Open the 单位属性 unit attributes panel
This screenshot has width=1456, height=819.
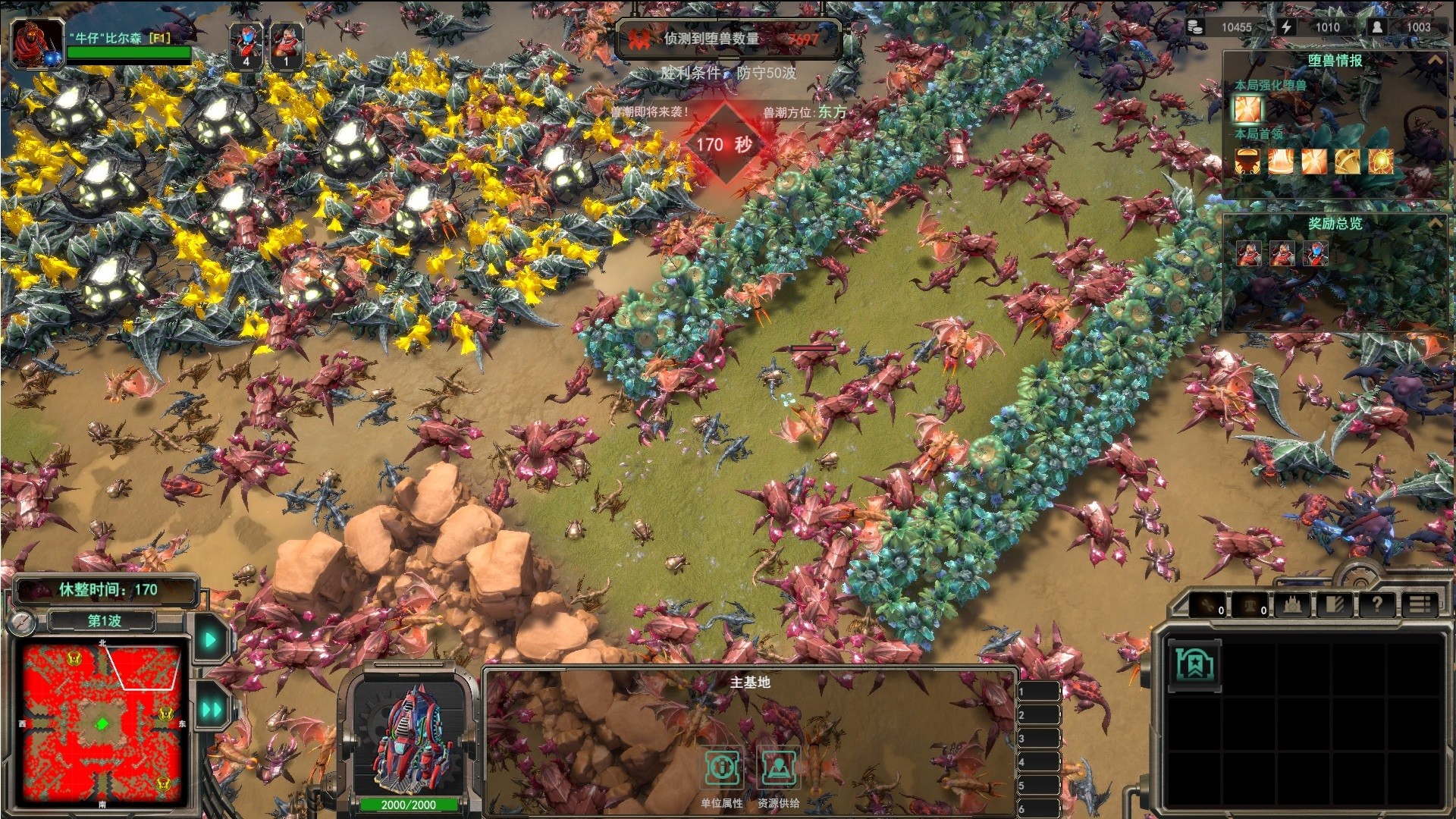[722, 769]
